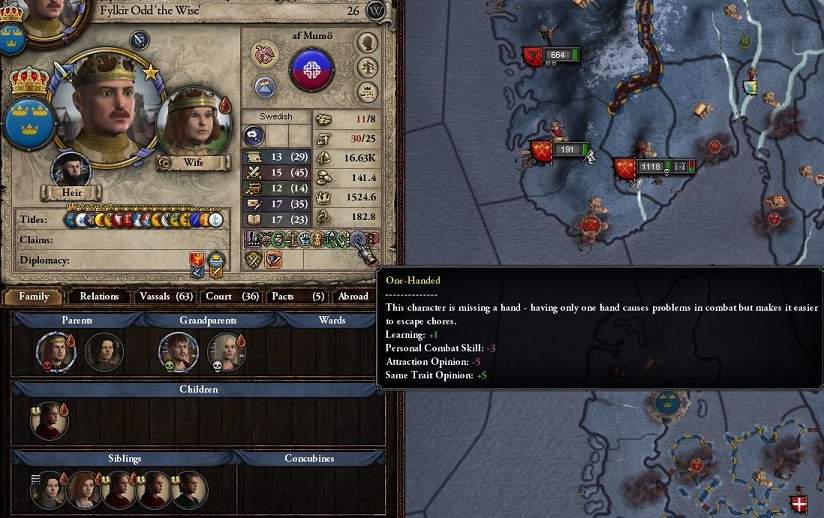Select the only child's portrait under Children
This screenshot has height=518, width=824.
(x=47, y=420)
